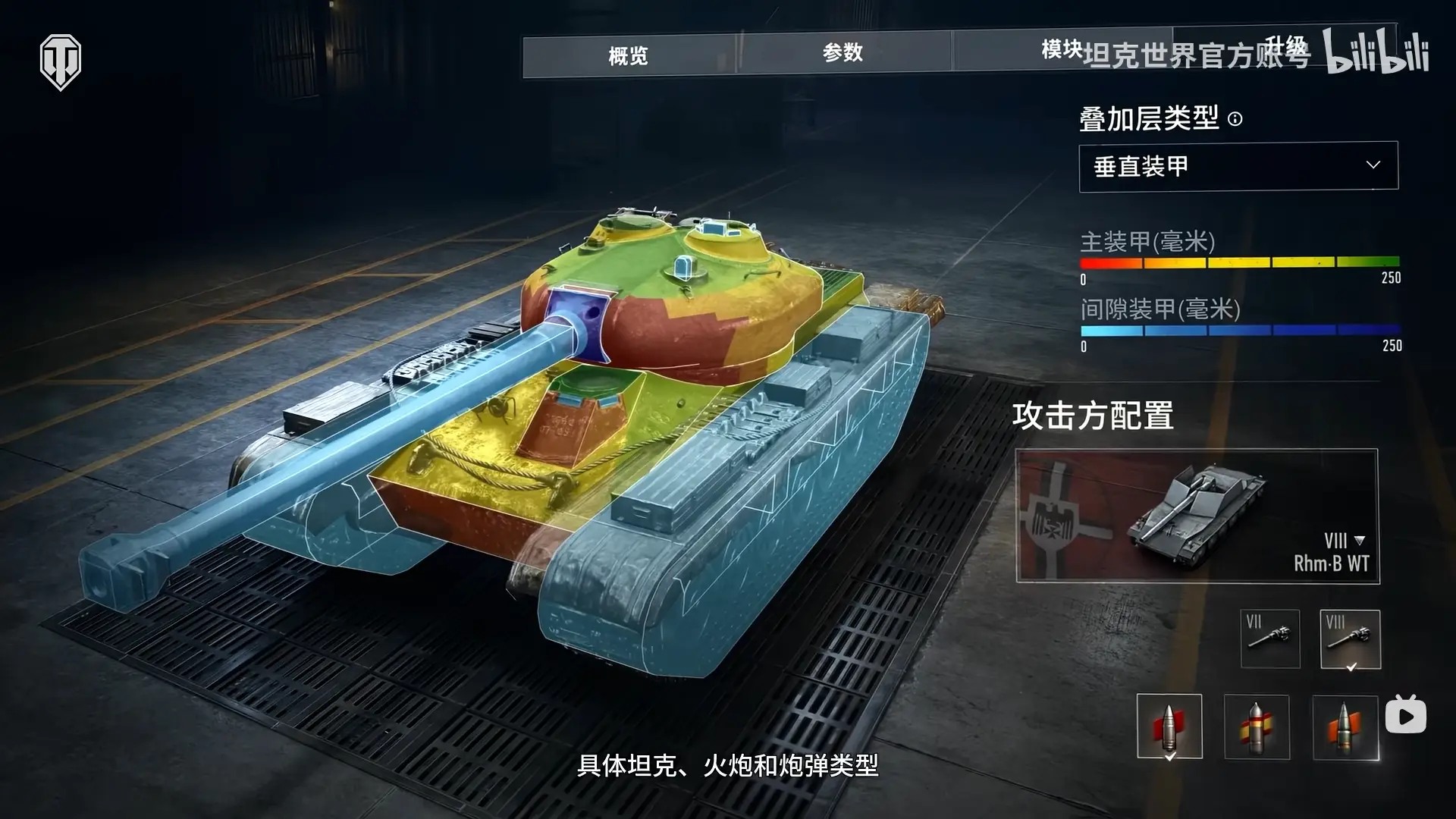1456x819 pixels.
Task: Show info for 叠加层类型 overlay type
Action: point(1235,119)
